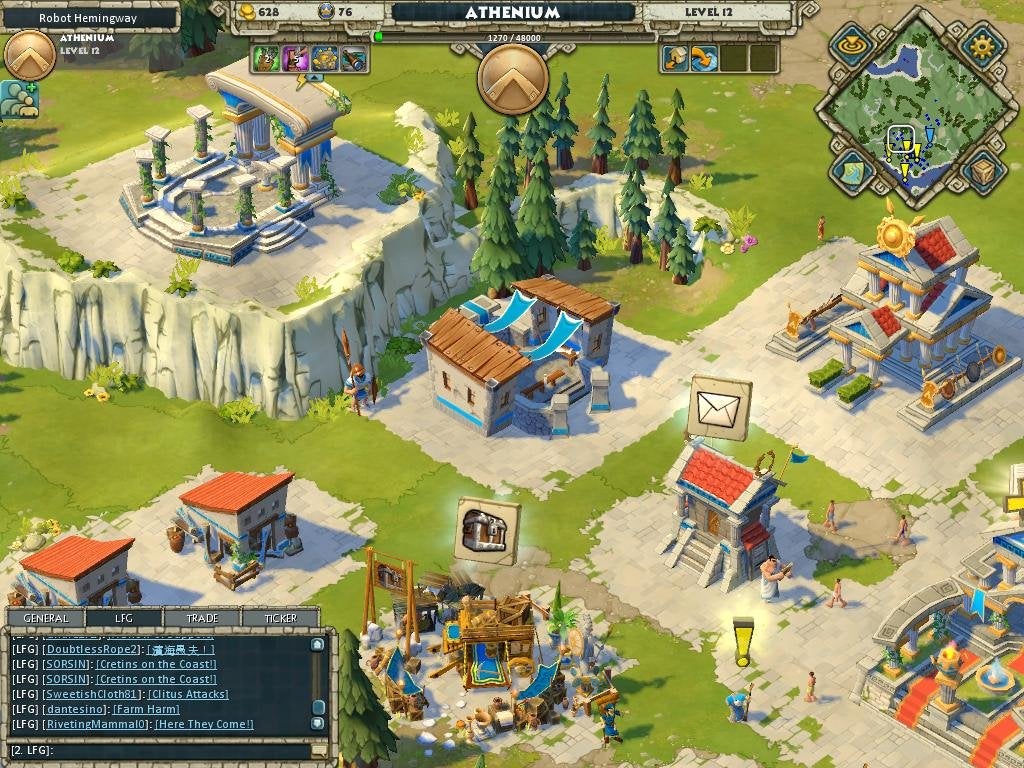Switch to the General chat tab
The image size is (1024, 768).
point(46,618)
